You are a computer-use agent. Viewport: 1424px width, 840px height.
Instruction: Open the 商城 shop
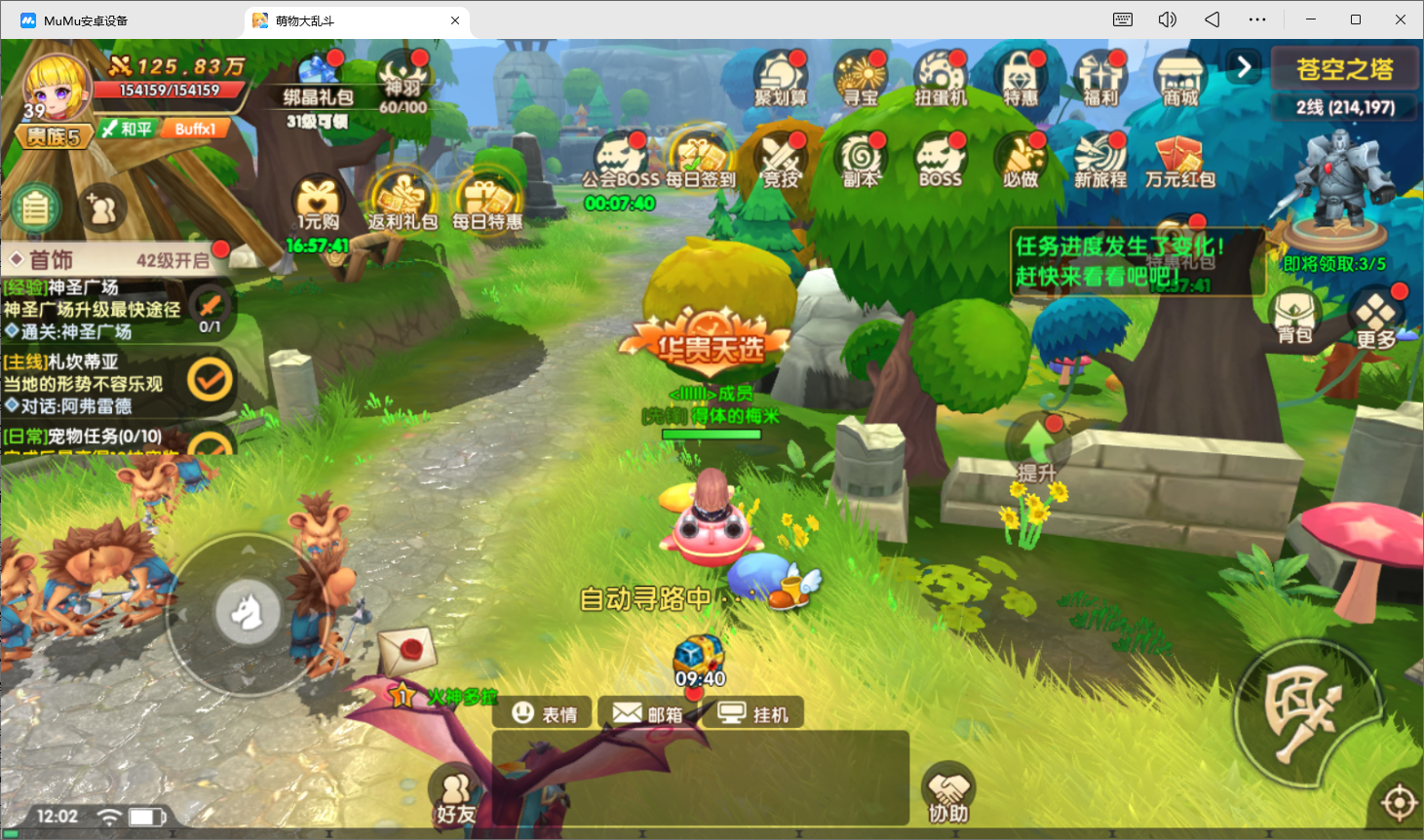(x=1180, y=78)
